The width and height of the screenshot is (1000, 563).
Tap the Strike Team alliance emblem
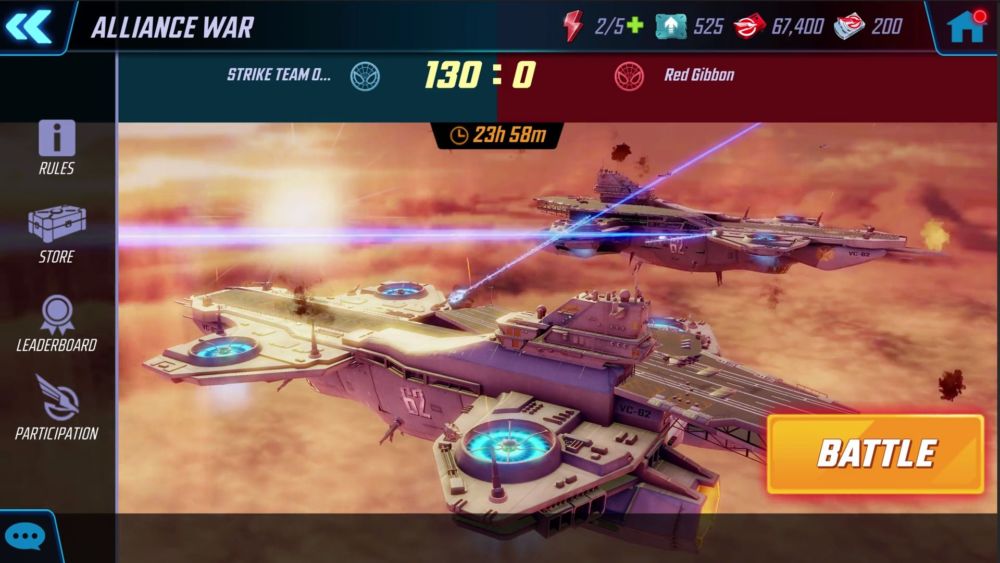(x=365, y=75)
